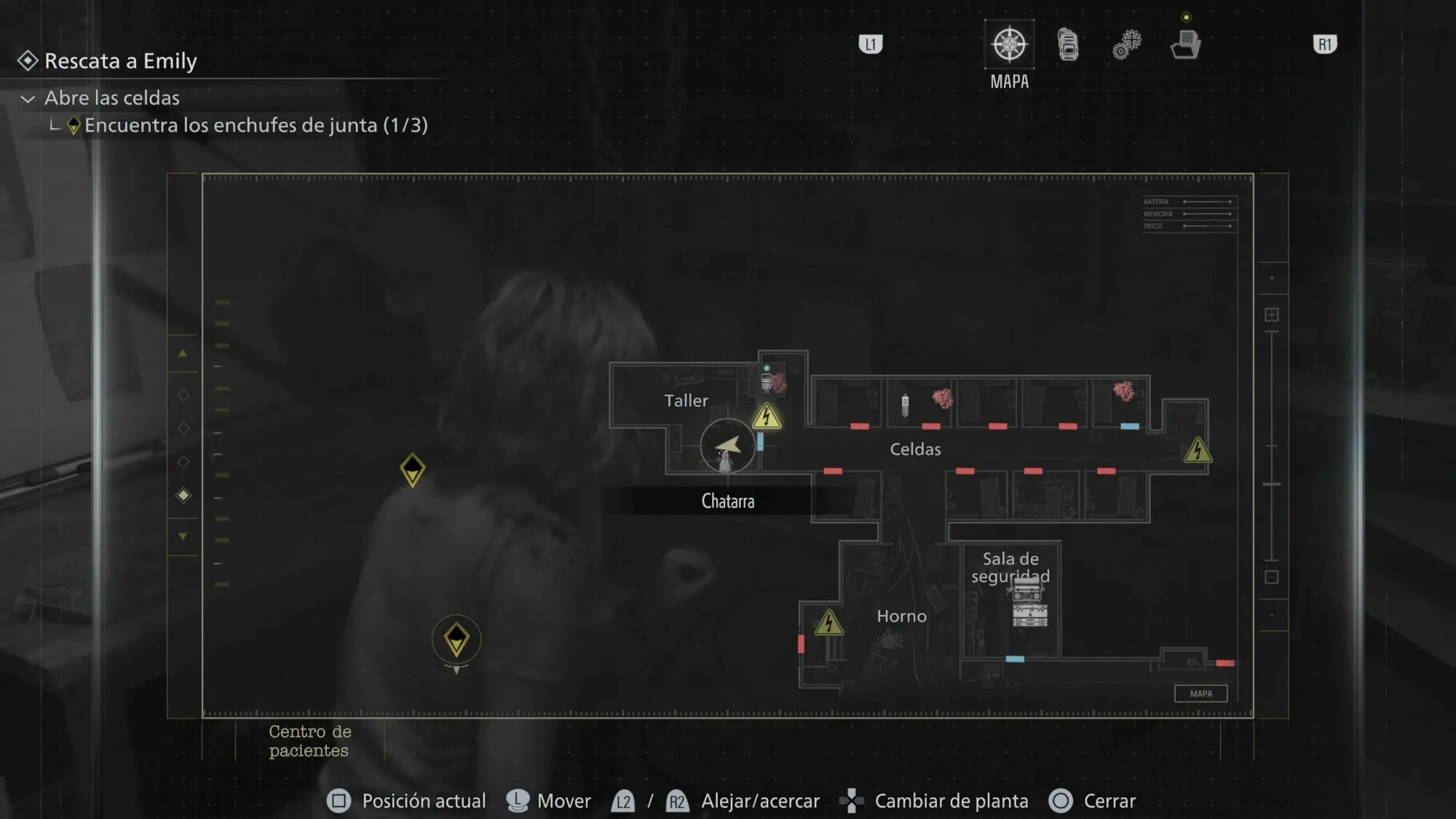Image resolution: width=1456 pixels, height=819 pixels.
Task: Select the hazard warning sign beside Taller
Action: (x=767, y=417)
